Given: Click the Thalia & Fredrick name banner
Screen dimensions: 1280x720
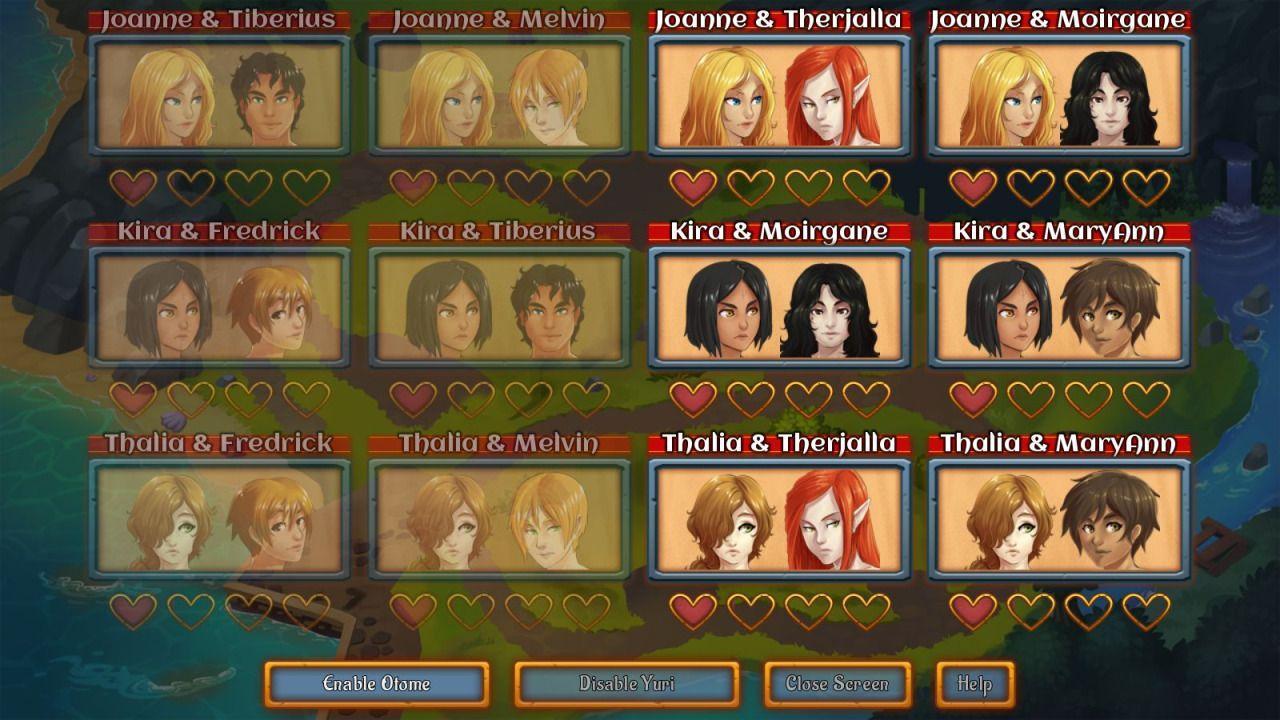Looking at the screenshot, I should [218, 445].
